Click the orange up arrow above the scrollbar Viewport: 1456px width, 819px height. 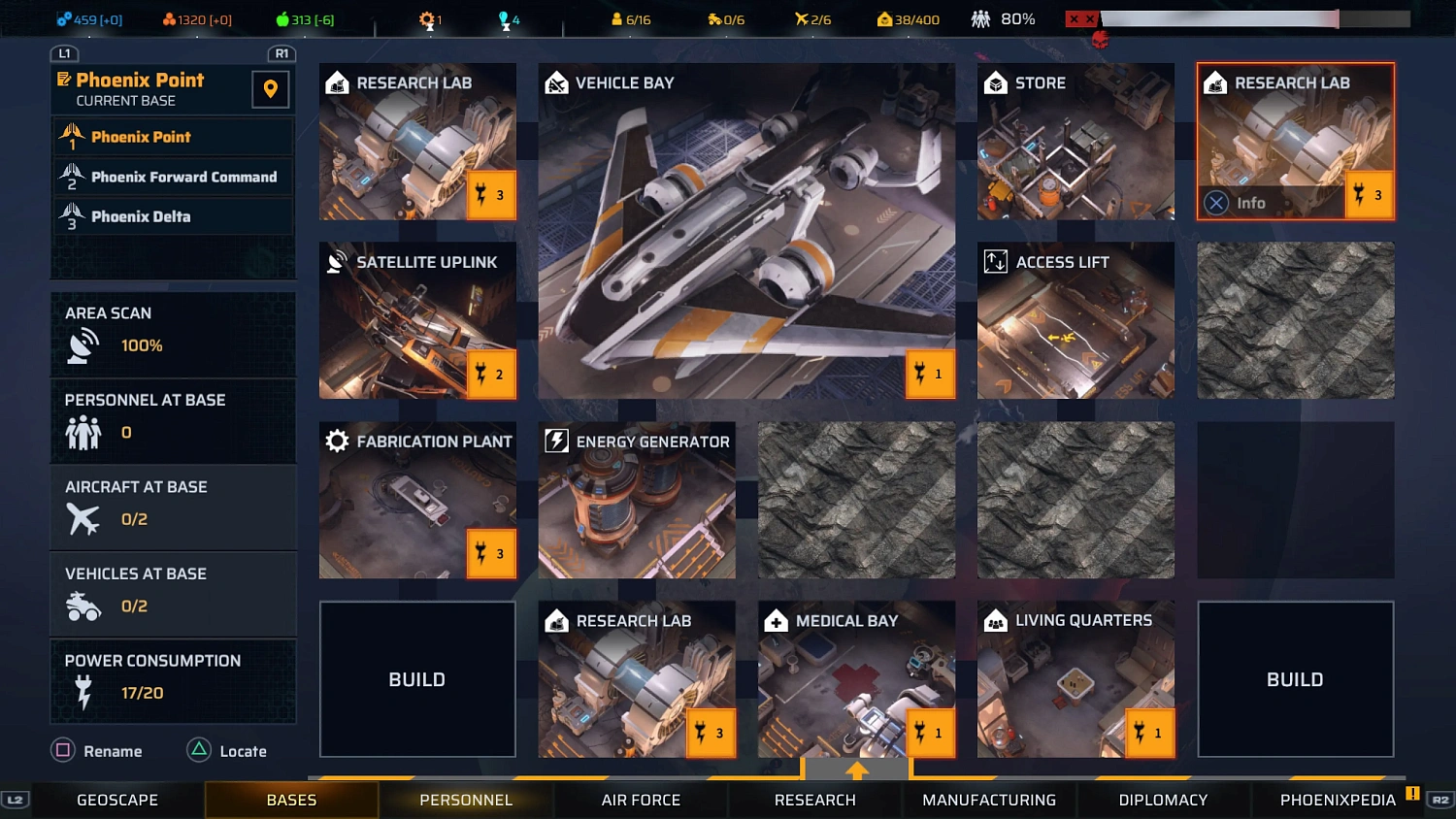click(x=856, y=769)
